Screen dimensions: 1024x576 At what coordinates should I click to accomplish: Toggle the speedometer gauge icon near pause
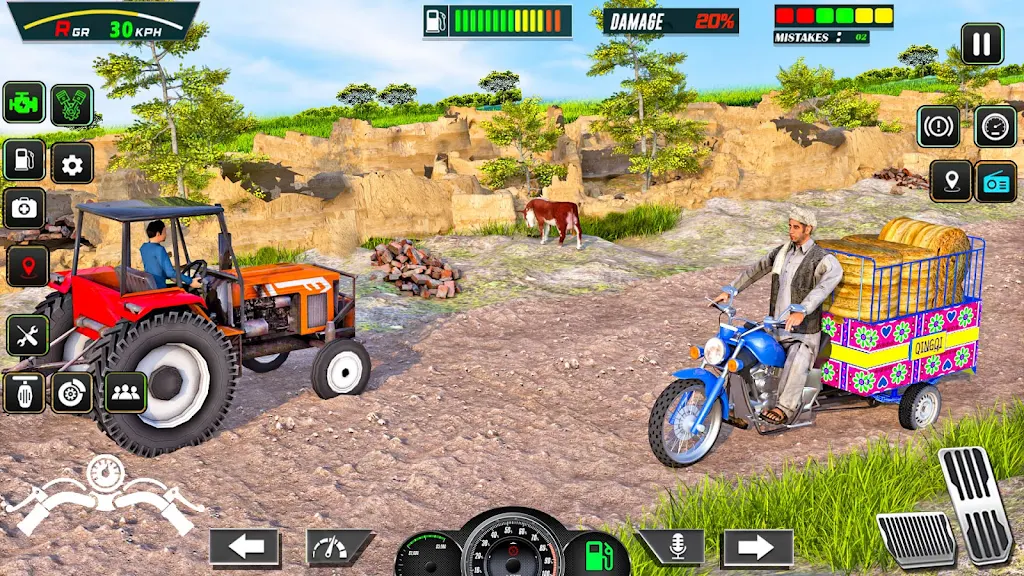995,127
